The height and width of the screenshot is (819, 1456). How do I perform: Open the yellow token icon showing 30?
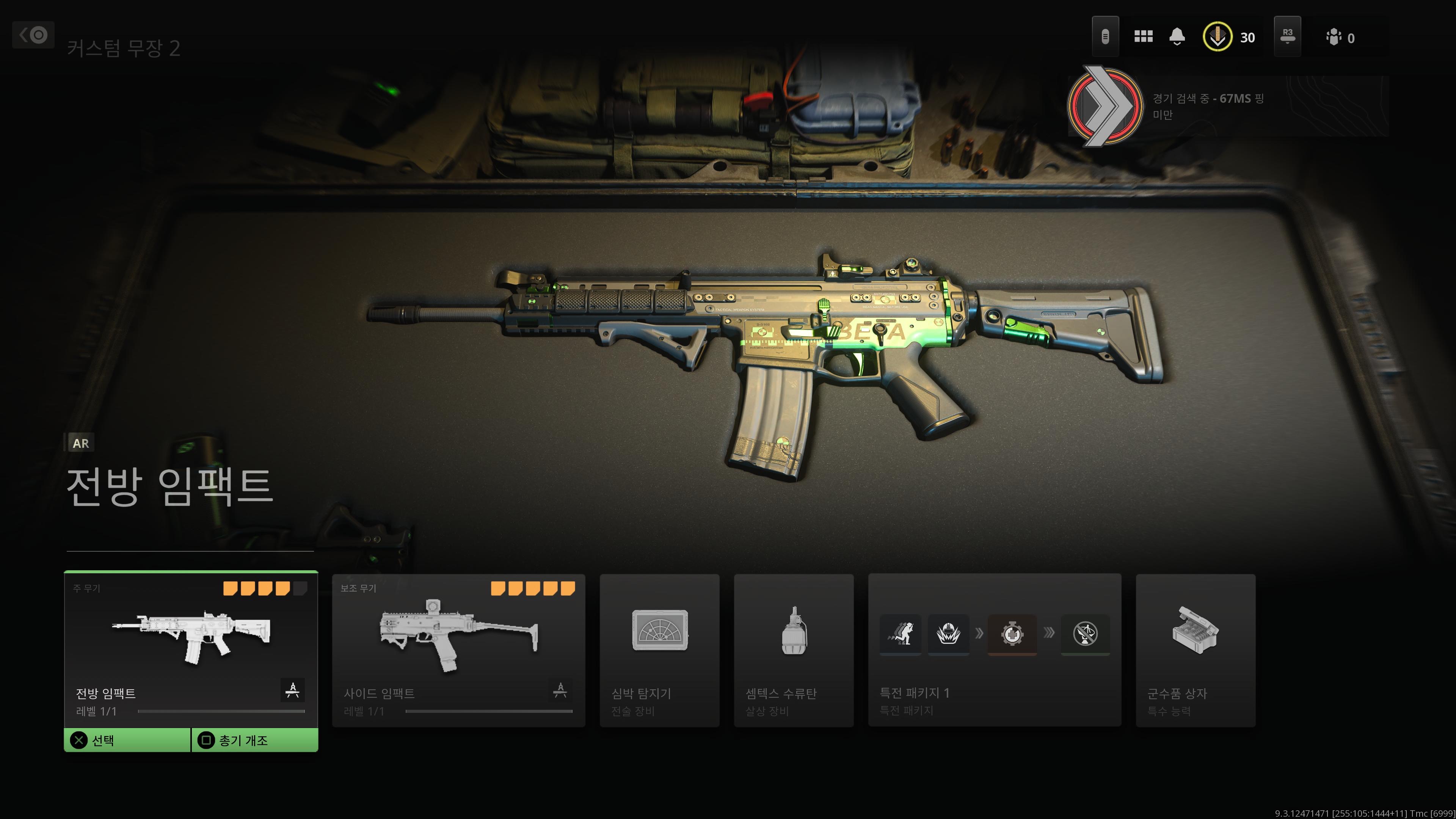[1217, 37]
